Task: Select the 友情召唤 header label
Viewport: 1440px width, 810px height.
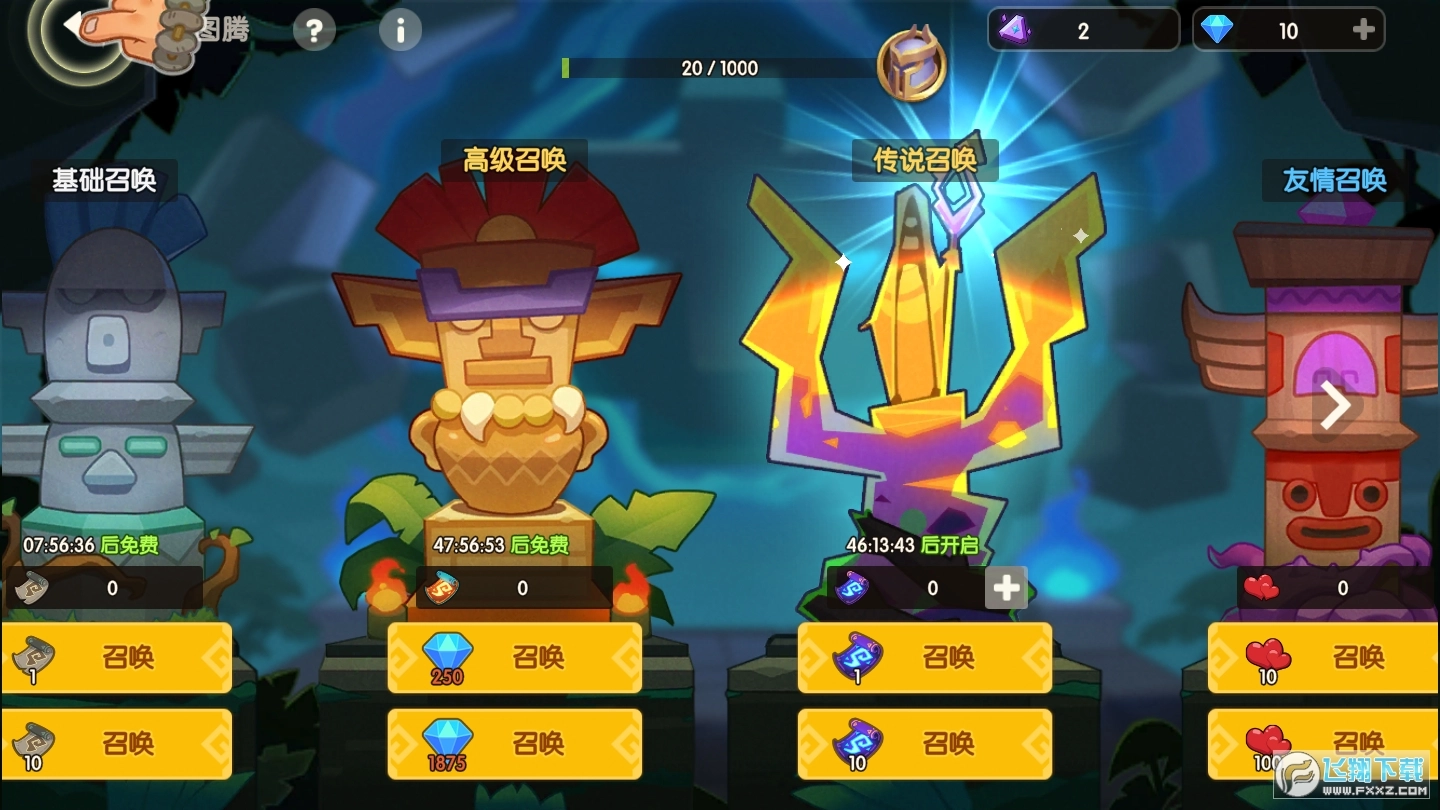Action: tap(1334, 181)
